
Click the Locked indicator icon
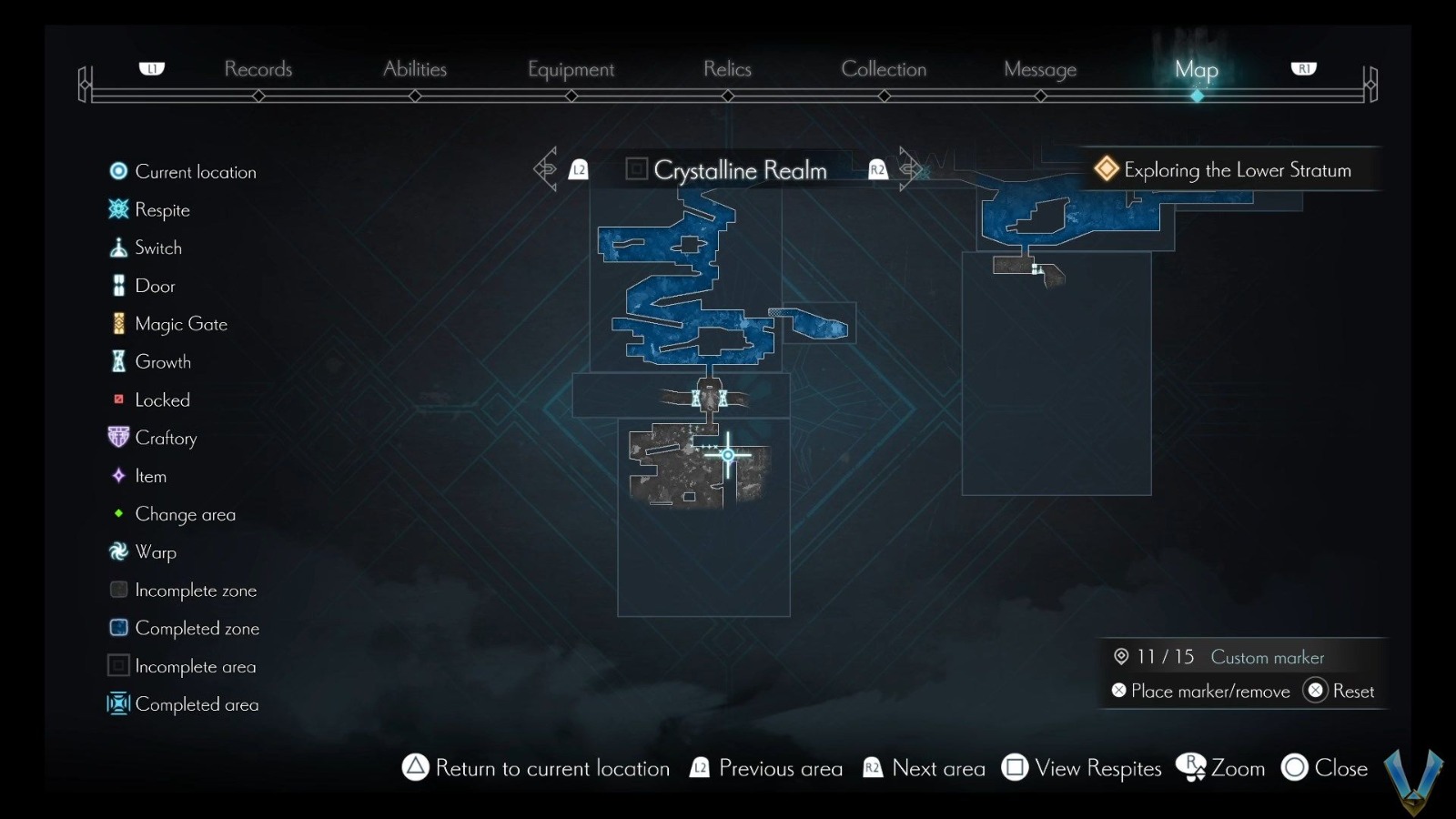(118, 399)
